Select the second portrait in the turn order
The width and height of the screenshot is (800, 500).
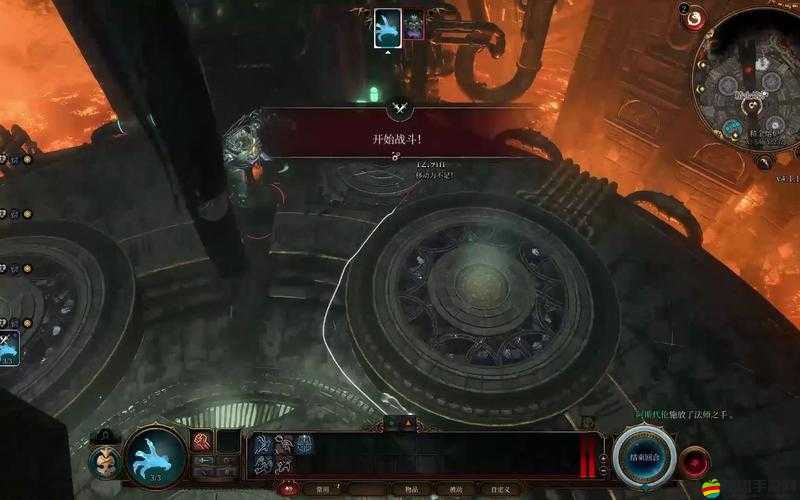click(414, 27)
